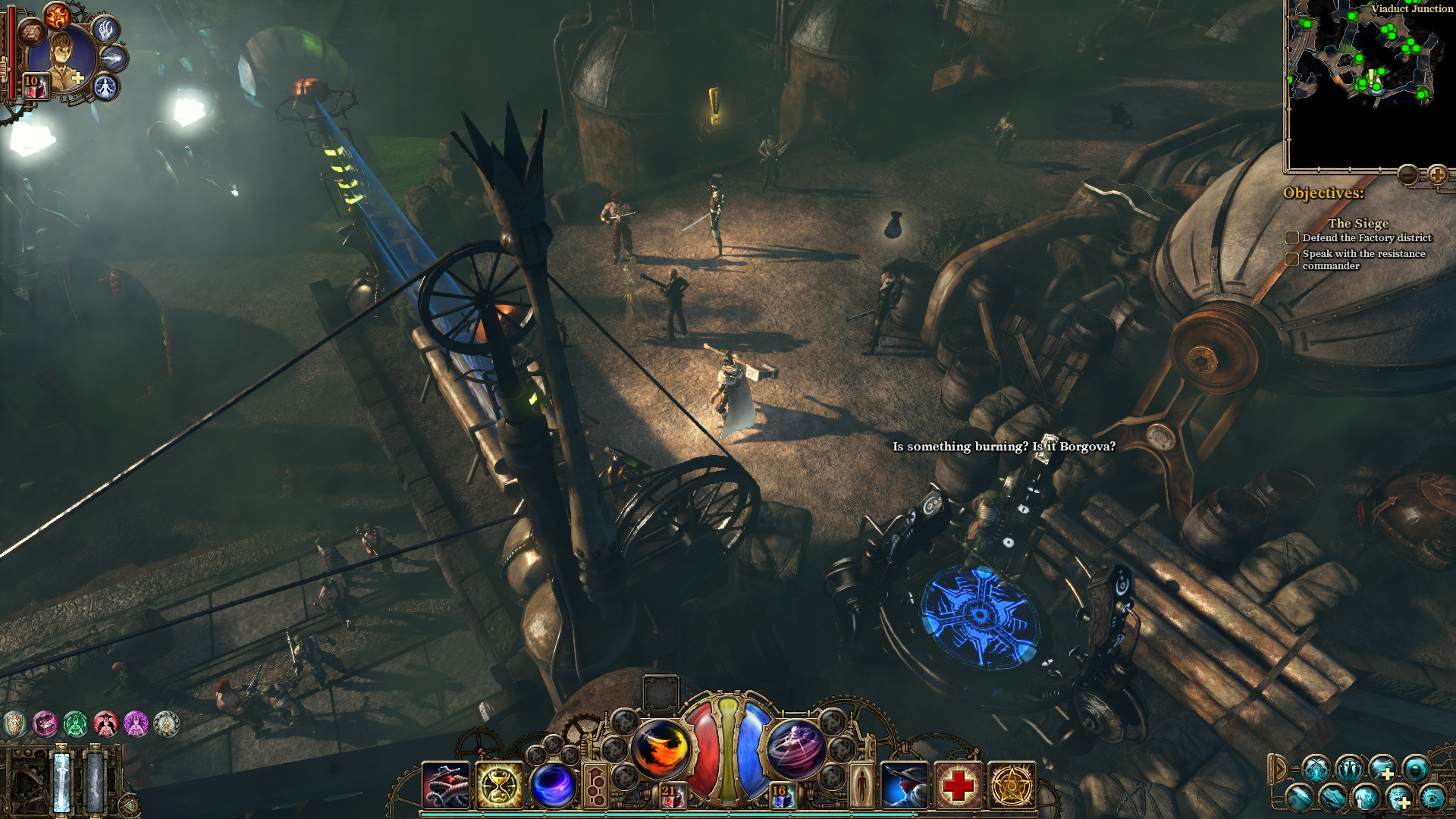Screen dimensions: 1456x819
Task: Select Katarina's tentacle ability icon on the left
Action: pos(447,786)
